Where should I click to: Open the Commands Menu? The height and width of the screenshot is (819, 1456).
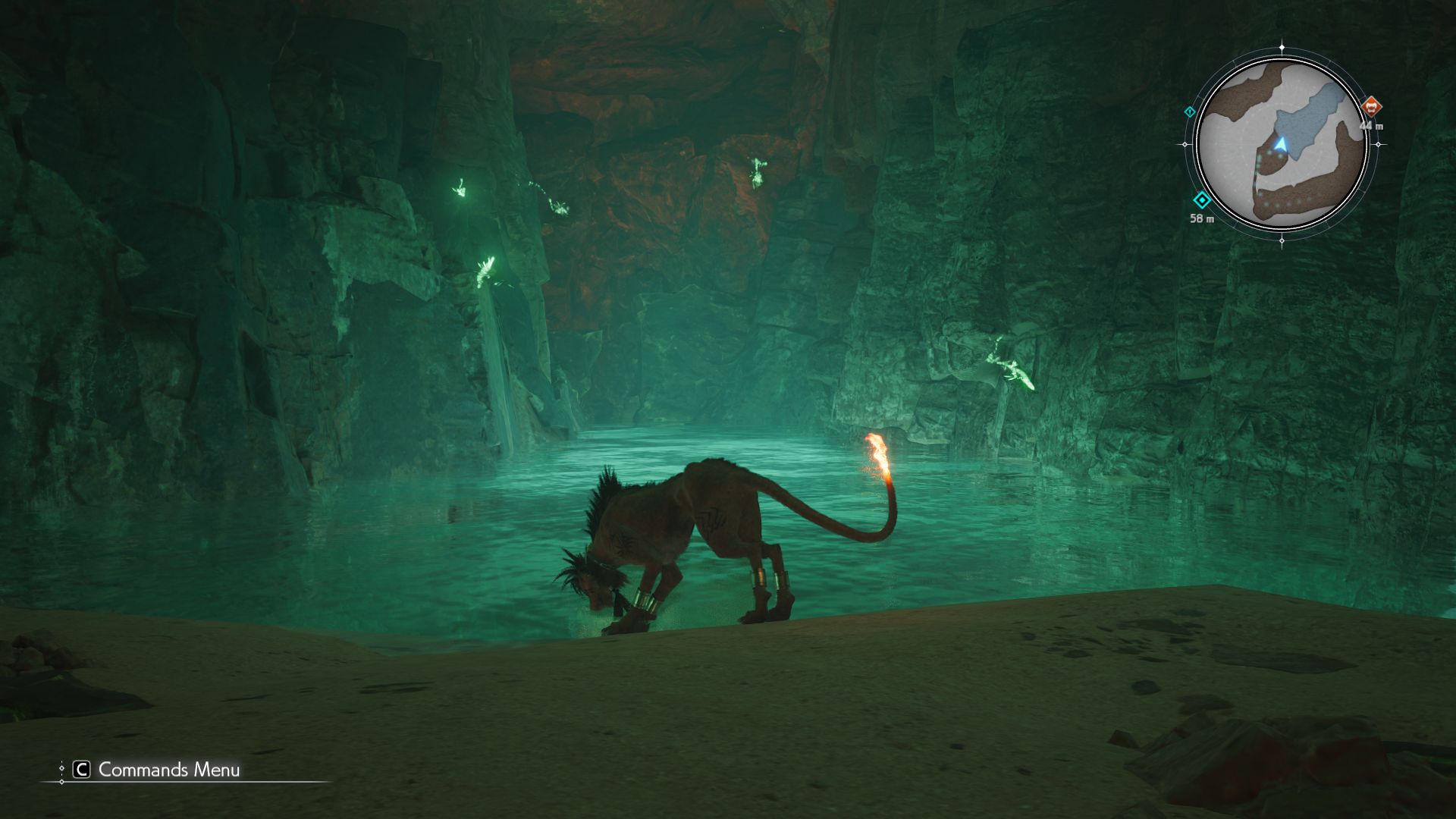point(157,770)
